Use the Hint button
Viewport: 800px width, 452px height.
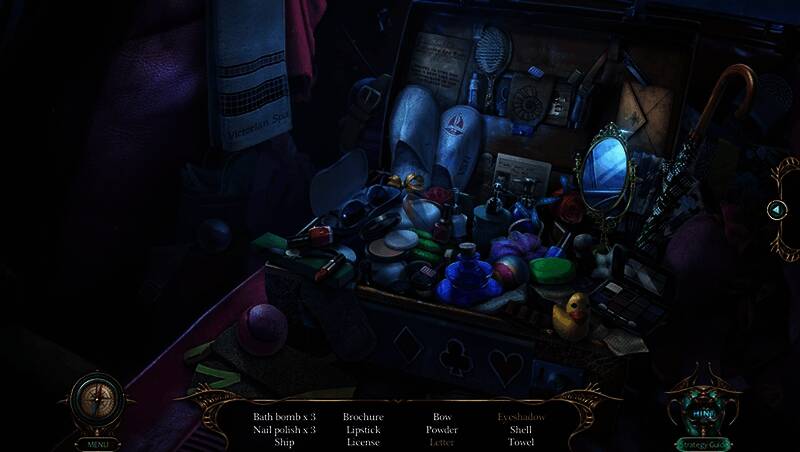703,410
